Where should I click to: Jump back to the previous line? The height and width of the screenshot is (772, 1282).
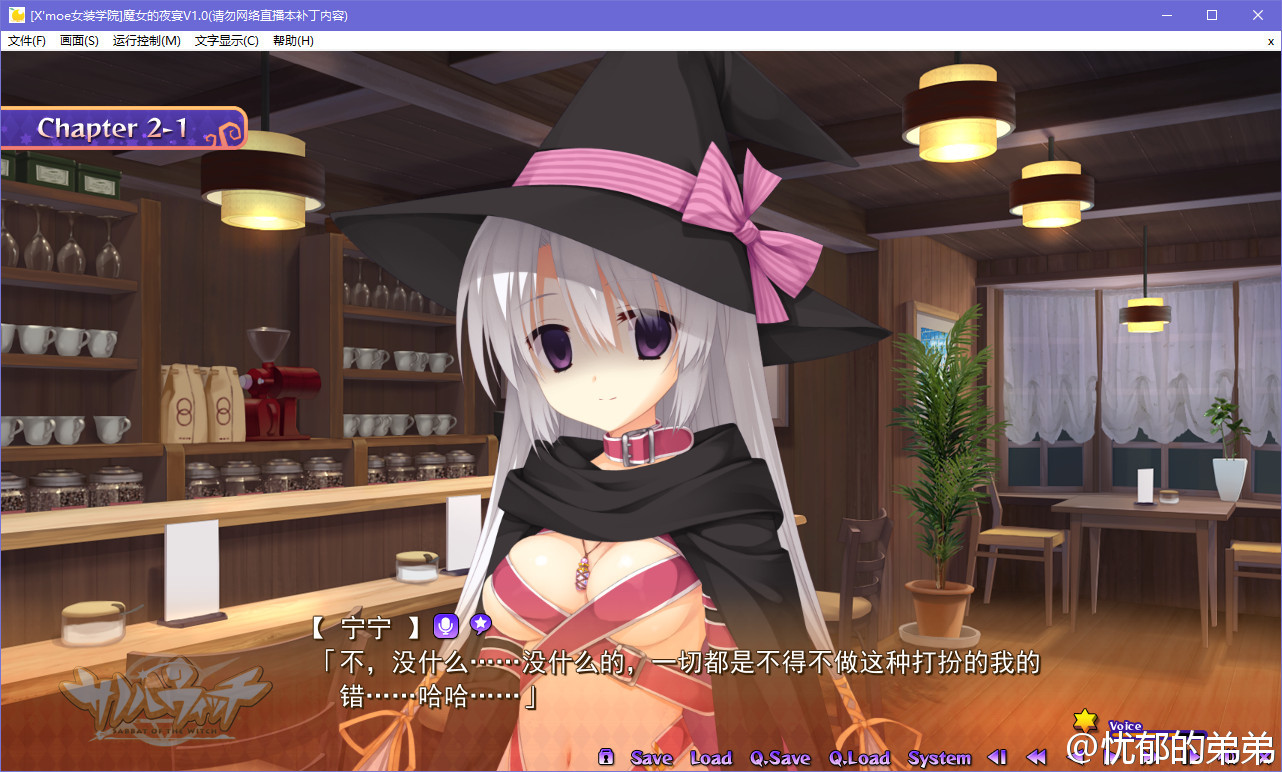[997, 757]
